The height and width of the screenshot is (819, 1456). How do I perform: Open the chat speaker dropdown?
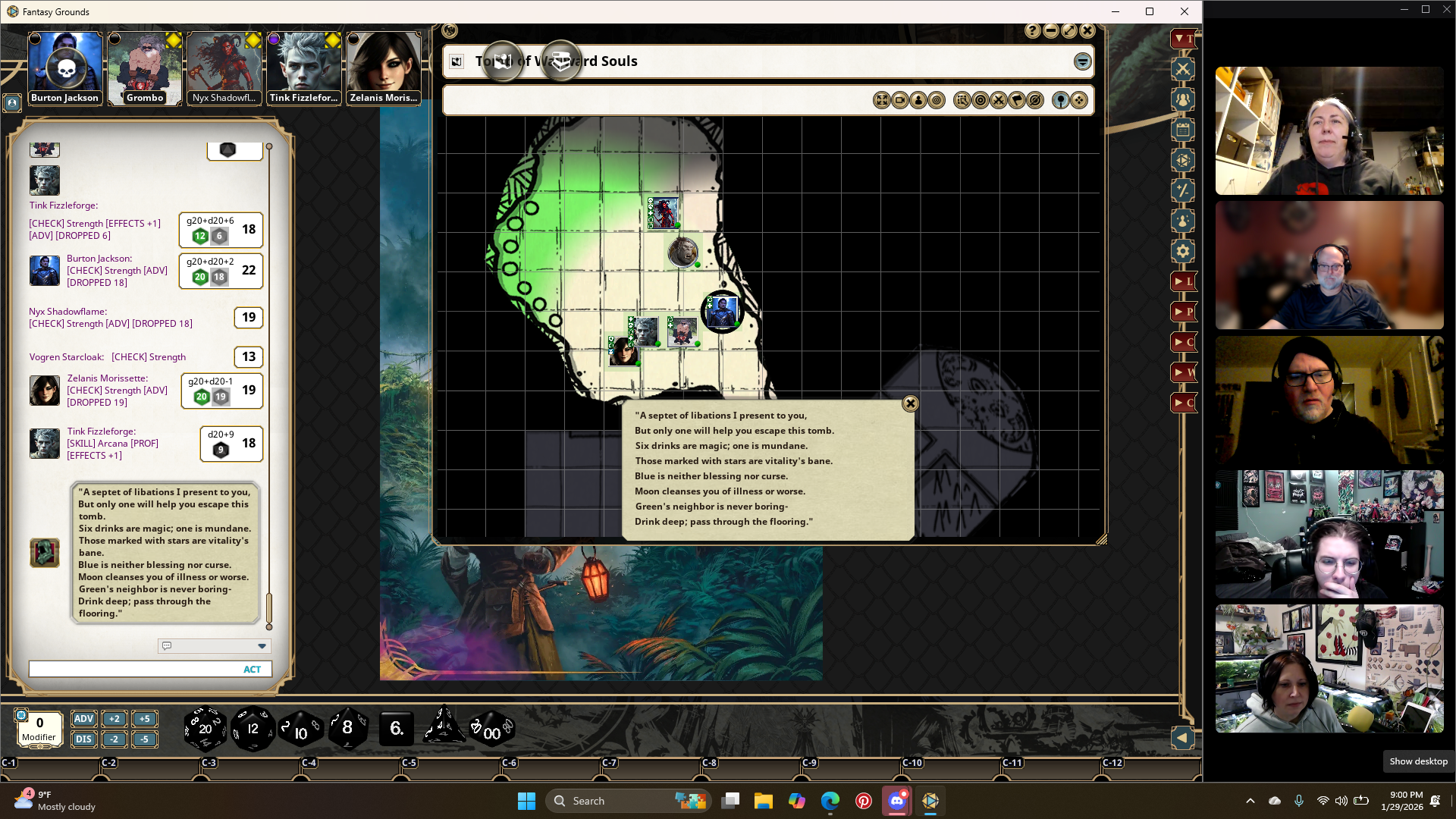(x=262, y=646)
